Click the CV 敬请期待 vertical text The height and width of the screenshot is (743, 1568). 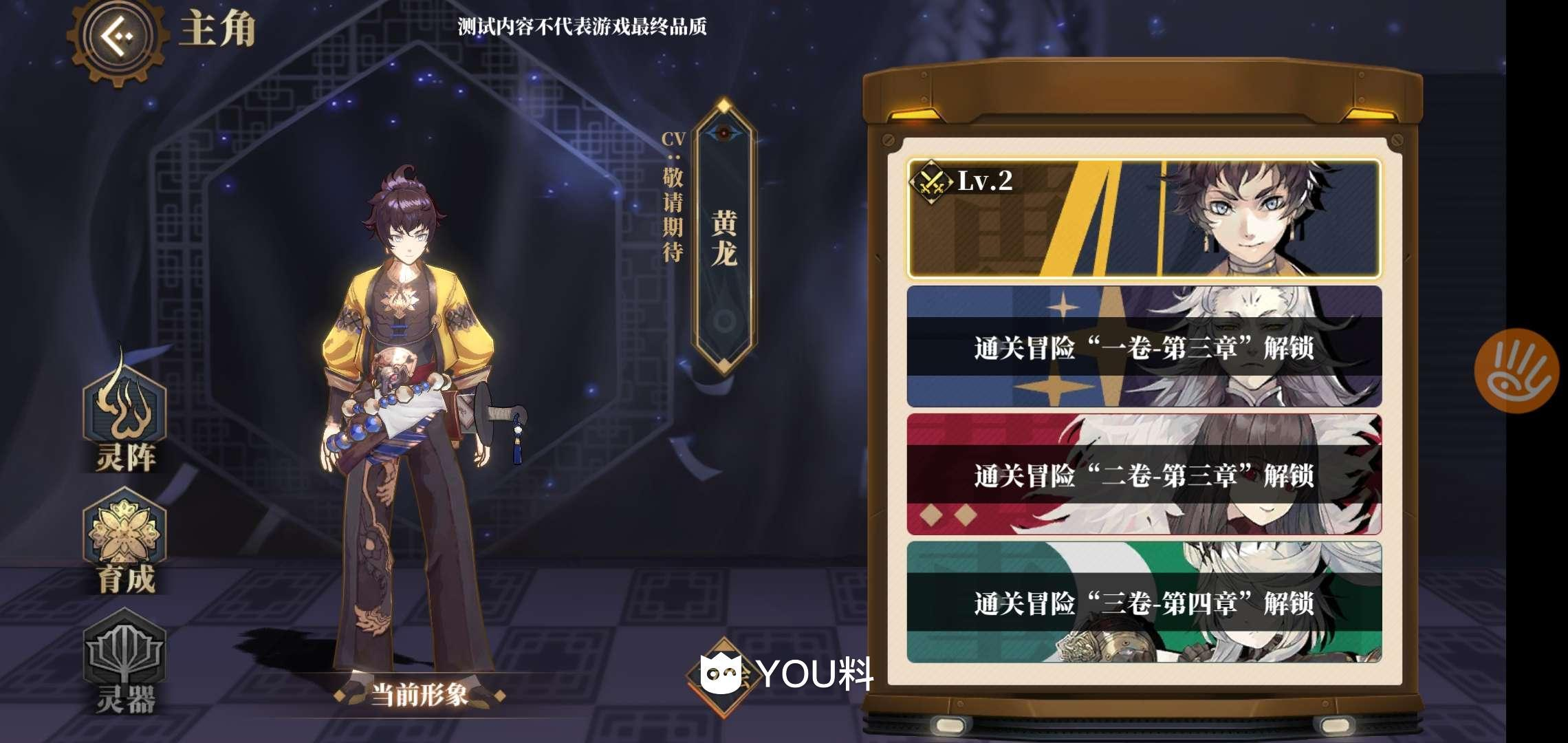click(672, 213)
